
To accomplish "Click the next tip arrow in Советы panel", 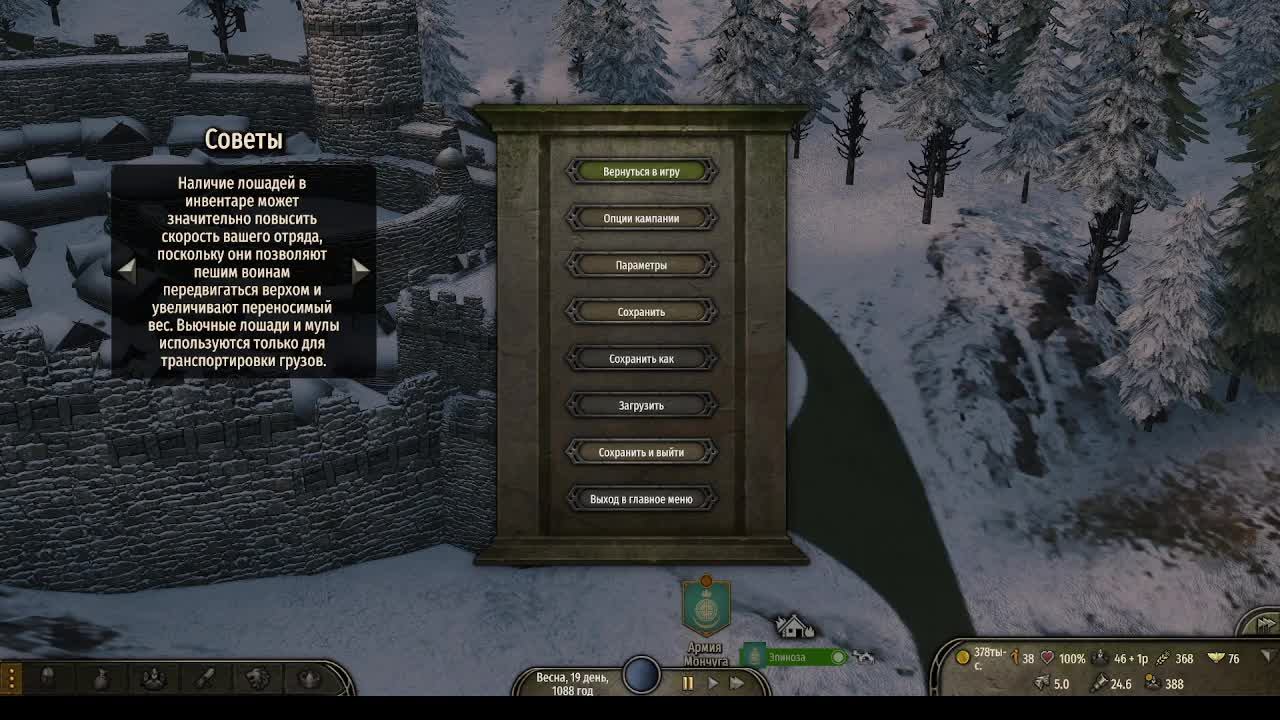I will point(362,269).
